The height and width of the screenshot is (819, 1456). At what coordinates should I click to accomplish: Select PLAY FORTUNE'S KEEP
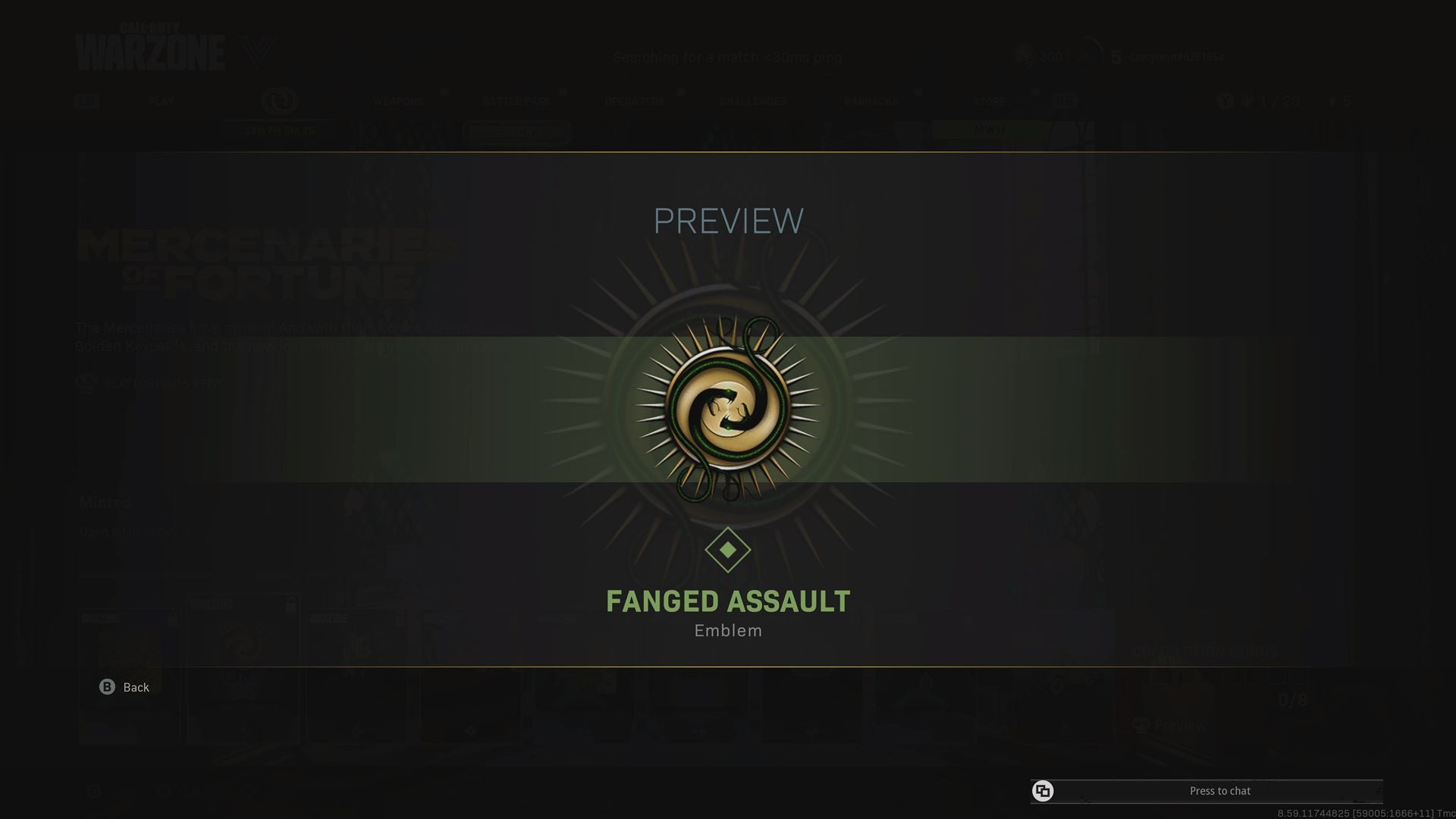[x=163, y=383]
